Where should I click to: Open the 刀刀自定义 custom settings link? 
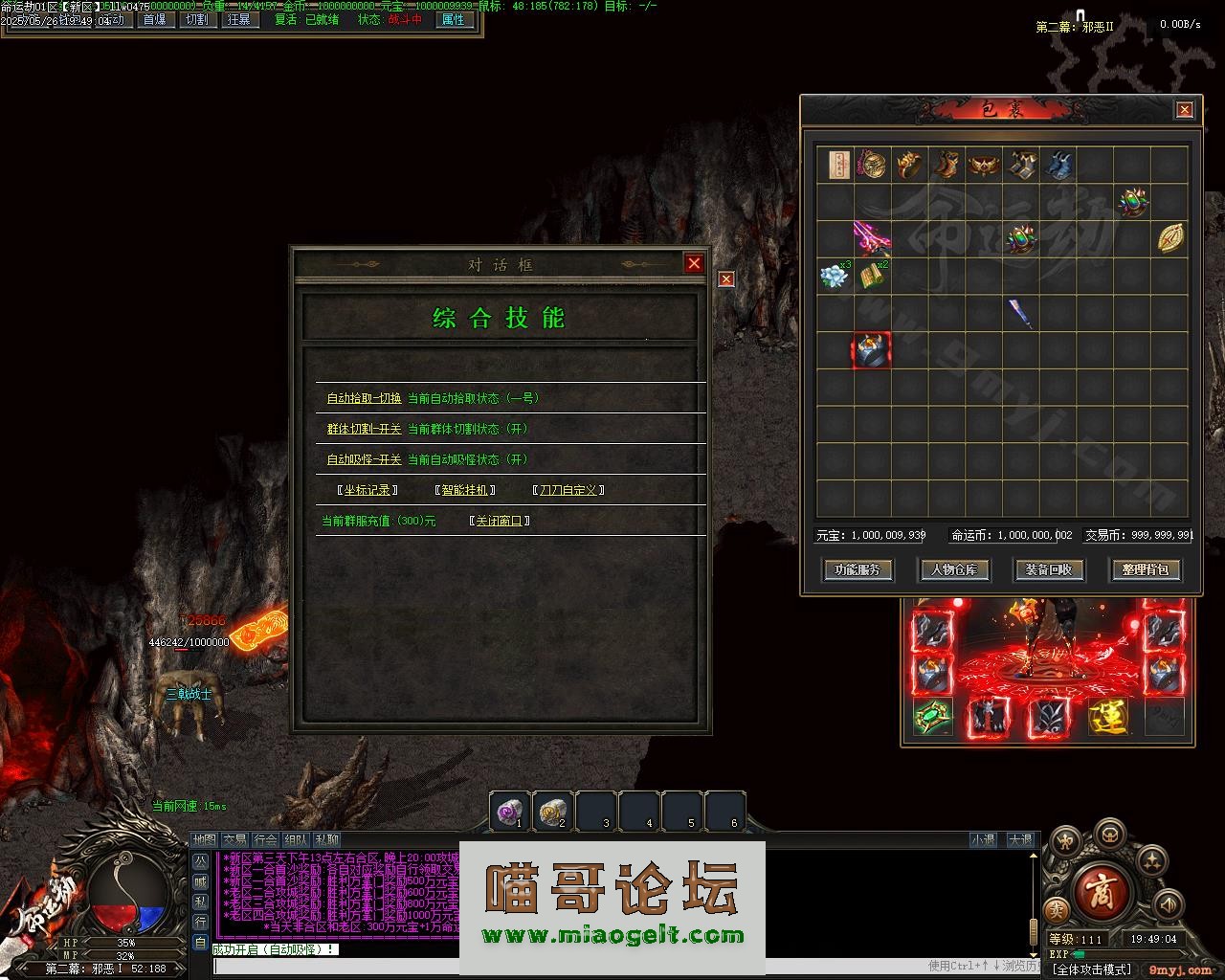pyautogui.click(x=568, y=490)
